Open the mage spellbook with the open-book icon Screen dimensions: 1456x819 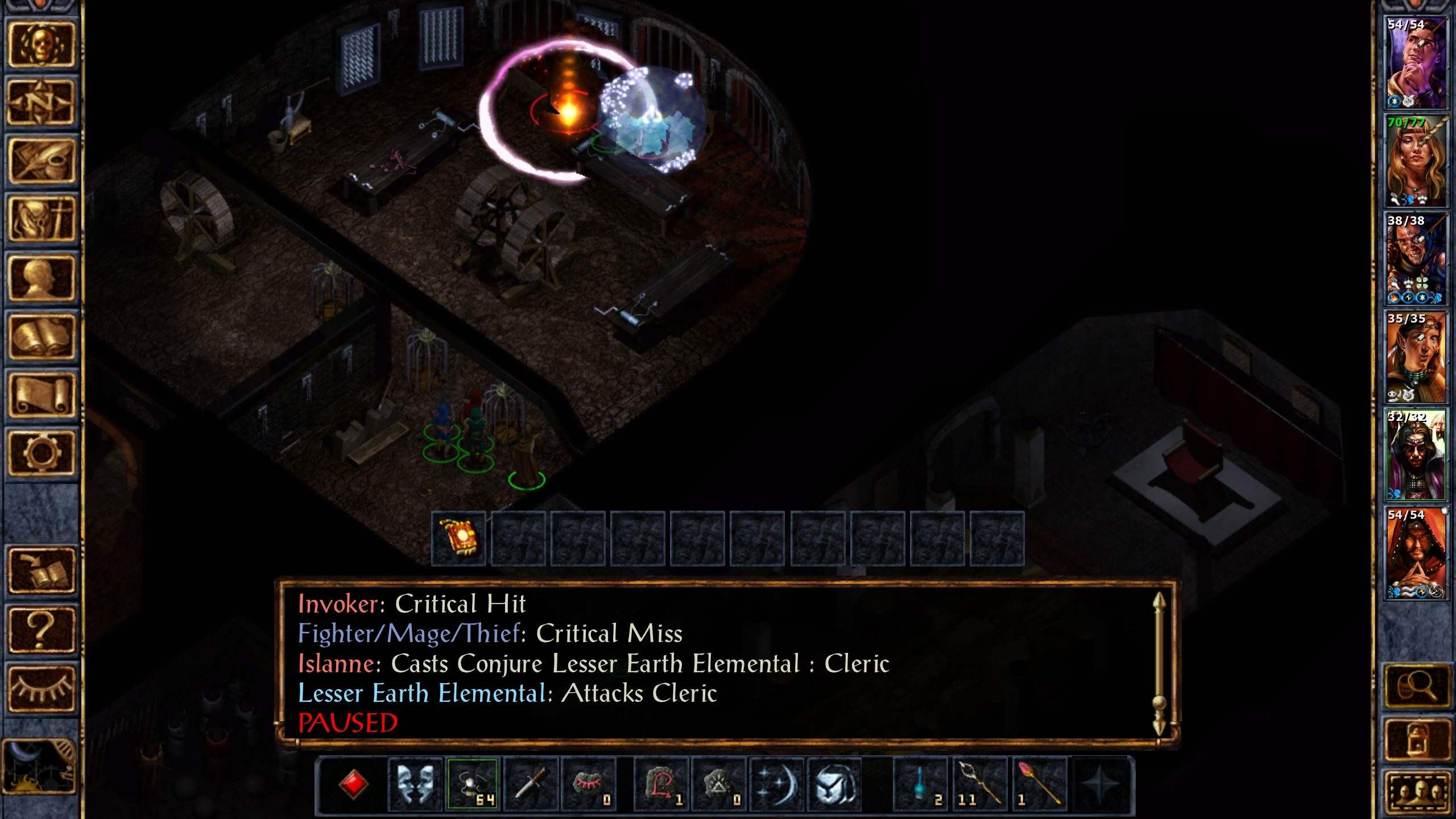click(41, 336)
